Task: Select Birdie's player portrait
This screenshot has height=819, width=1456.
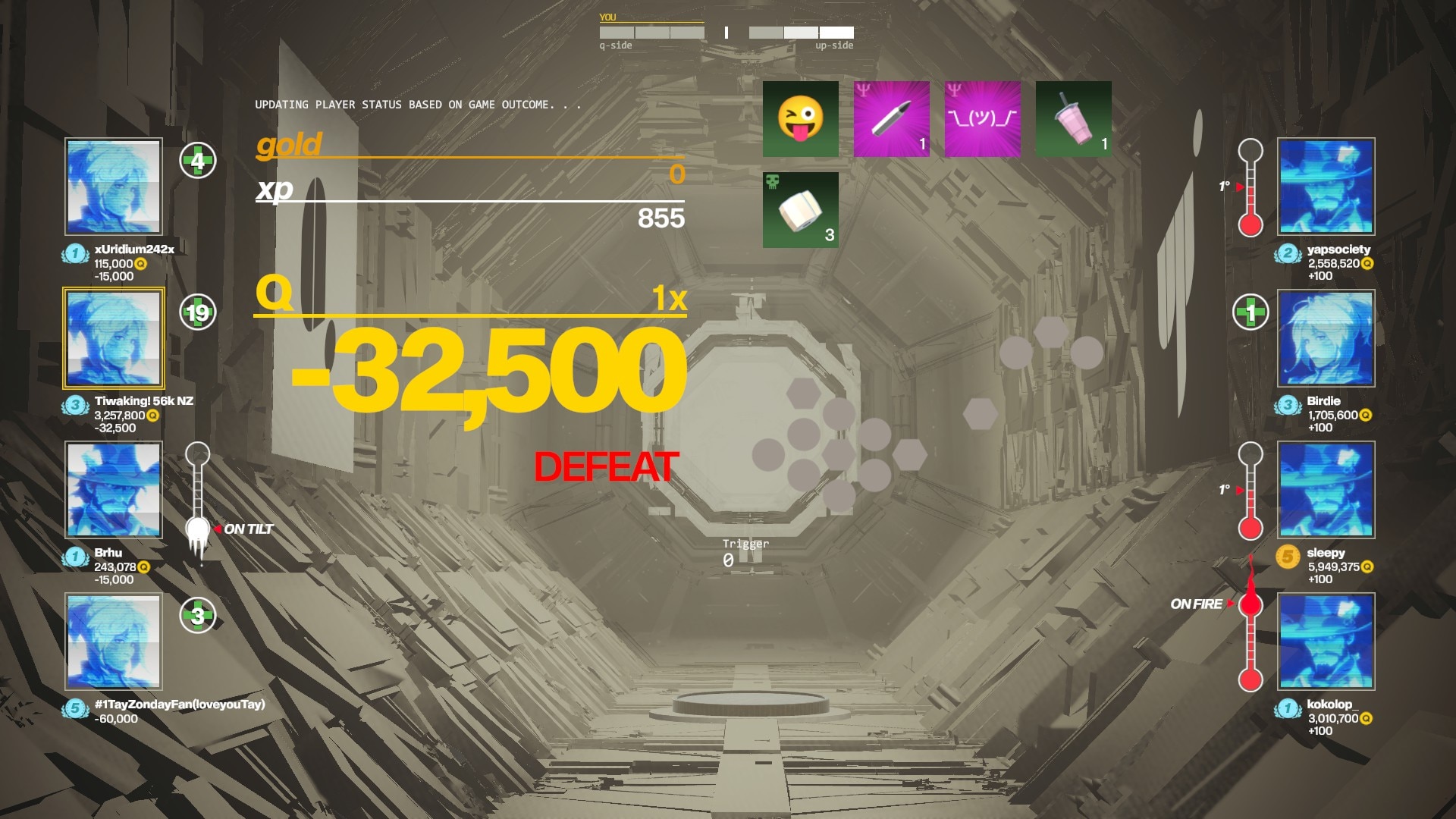Action: tap(1326, 338)
